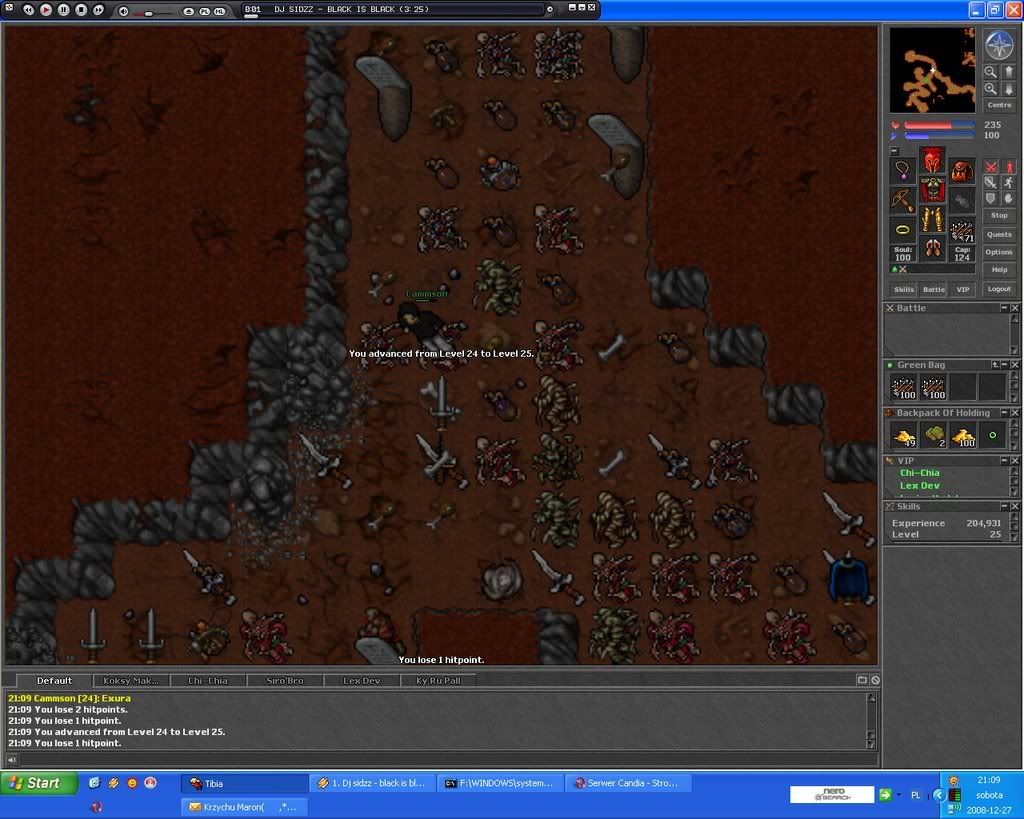This screenshot has width=1024, height=819.
Task: Select the amulet necklace slot
Action: tap(903, 170)
